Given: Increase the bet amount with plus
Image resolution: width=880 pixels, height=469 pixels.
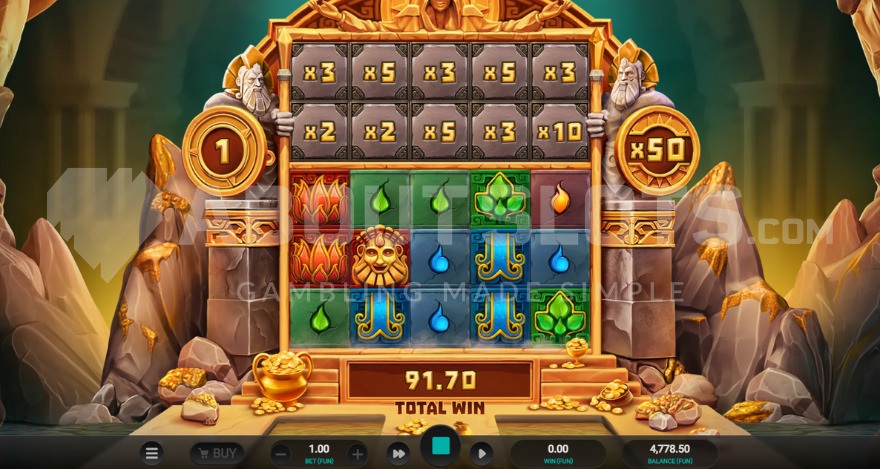Looking at the screenshot, I should [357, 453].
